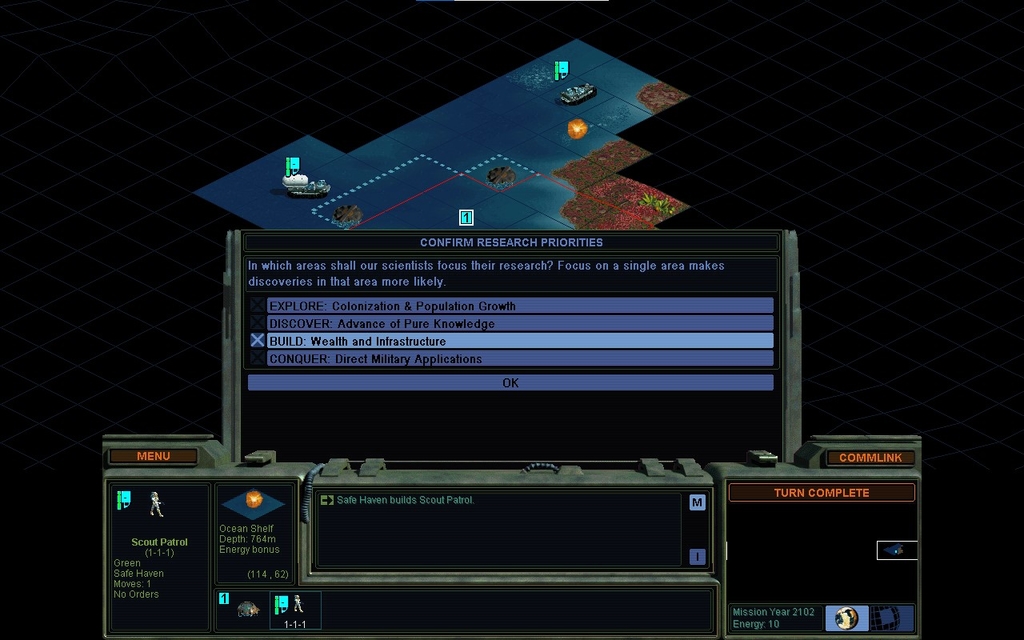Click the M button beside message log

(x=697, y=503)
